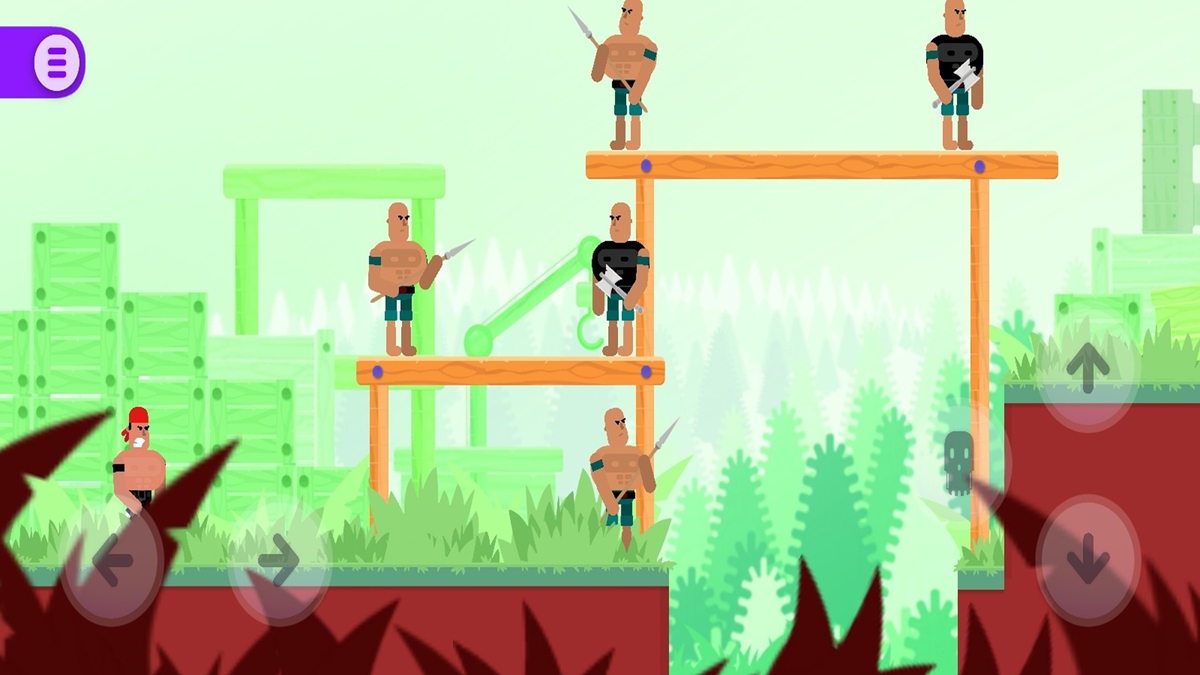Tap the down arrow control button
Screen dimensions: 1200x675
coord(1088,560)
